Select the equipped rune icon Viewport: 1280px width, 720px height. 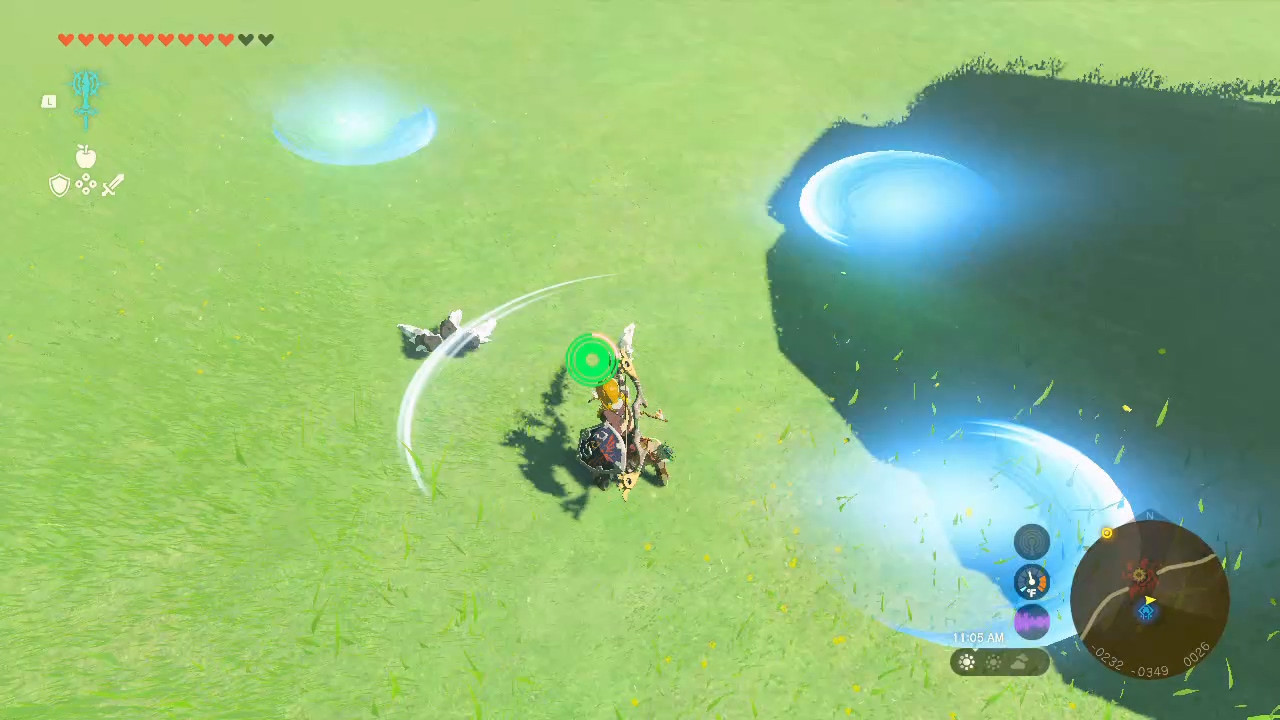tap(85, 97)
